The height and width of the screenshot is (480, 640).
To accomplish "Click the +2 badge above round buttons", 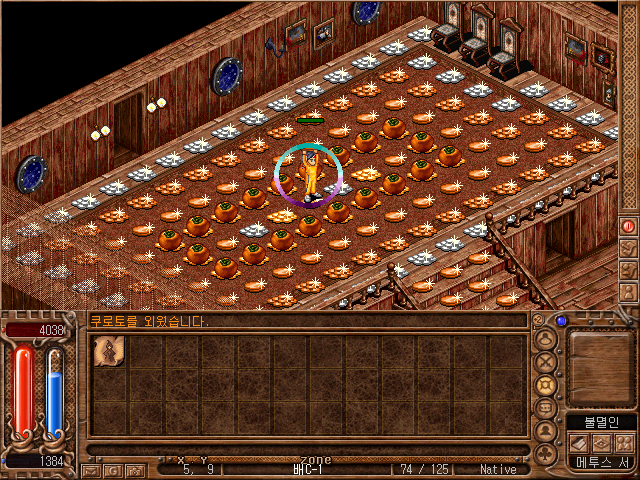I will click(539, 321).
